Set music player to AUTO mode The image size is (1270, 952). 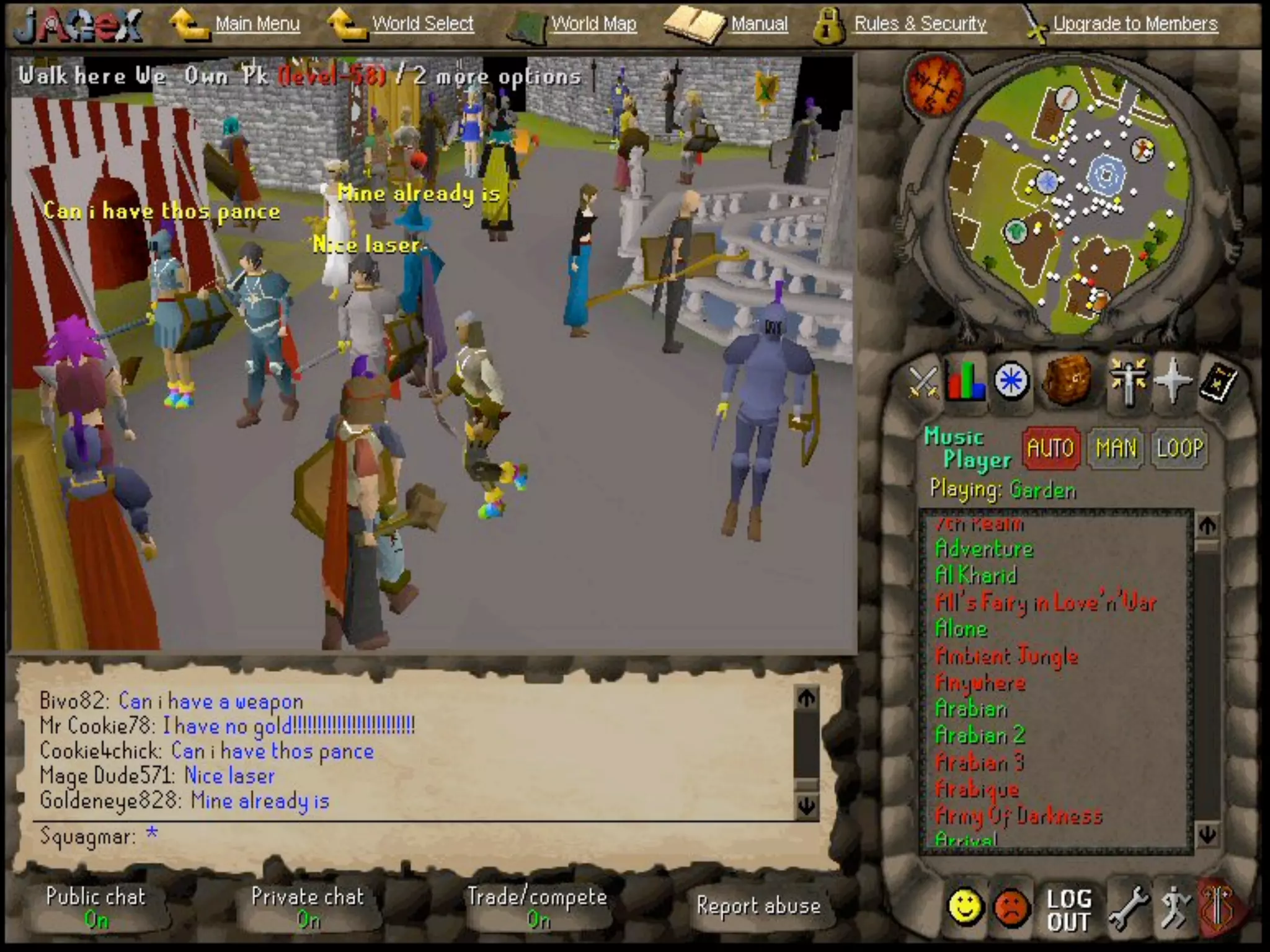(1050, 448)
